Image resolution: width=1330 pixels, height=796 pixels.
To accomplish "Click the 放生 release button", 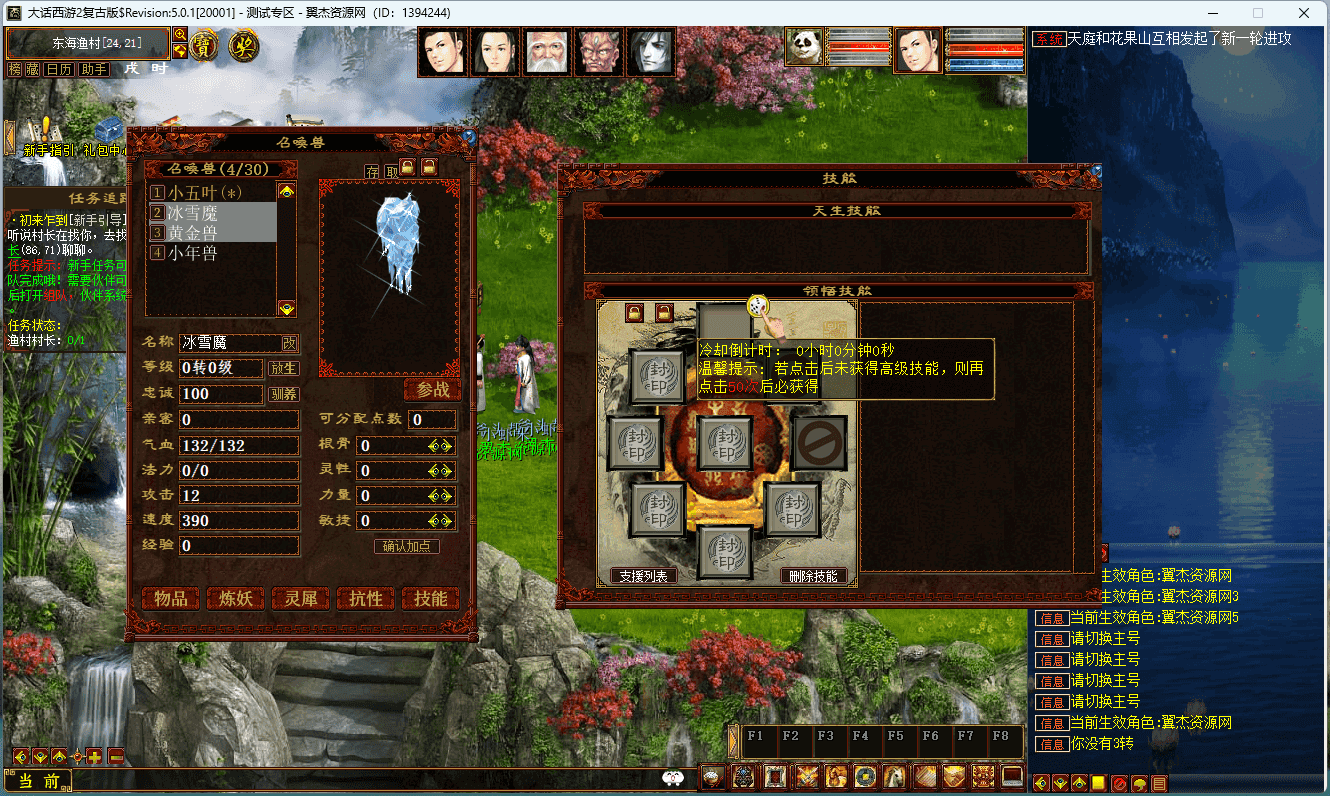I will coord(284,368).
